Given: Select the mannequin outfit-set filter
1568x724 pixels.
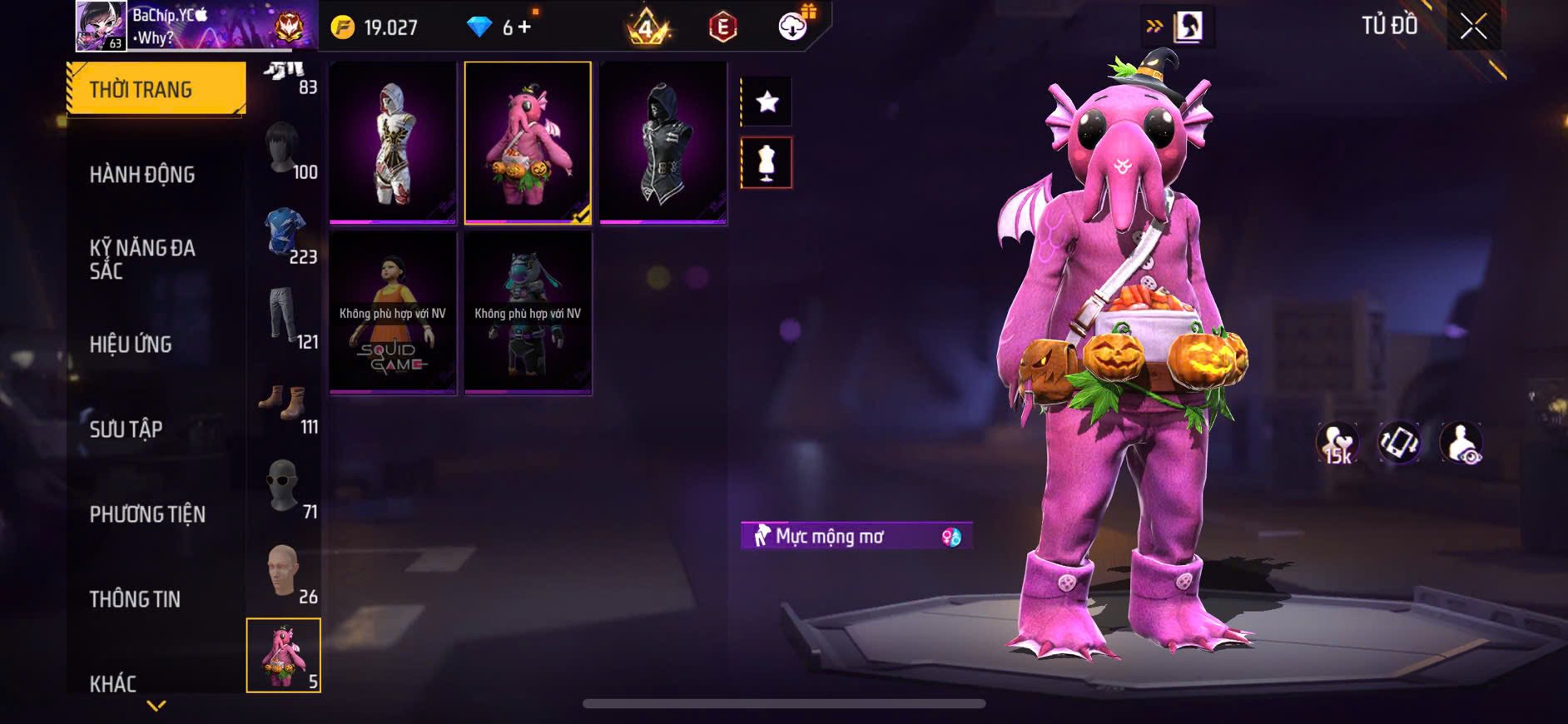Looking at the screenshot, I should click(x=767, y=163).
